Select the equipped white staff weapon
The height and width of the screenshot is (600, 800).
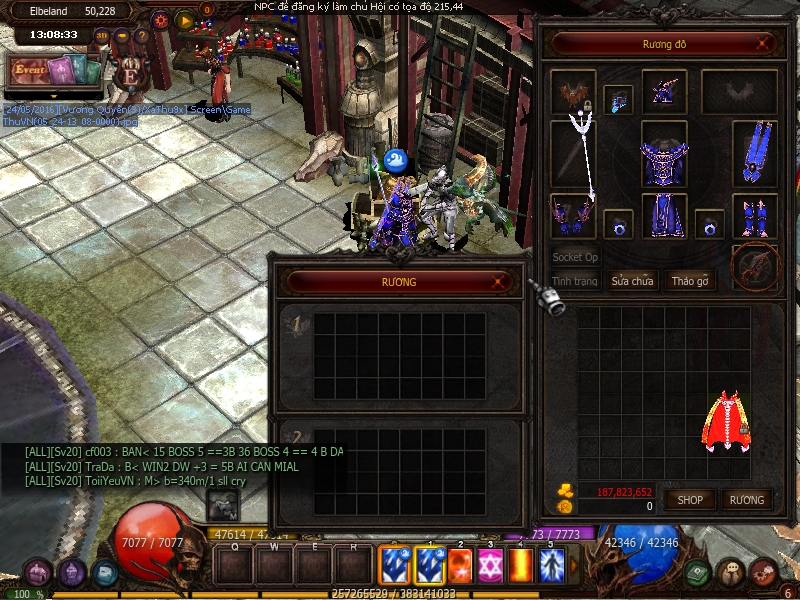click(x=582, y=155)
